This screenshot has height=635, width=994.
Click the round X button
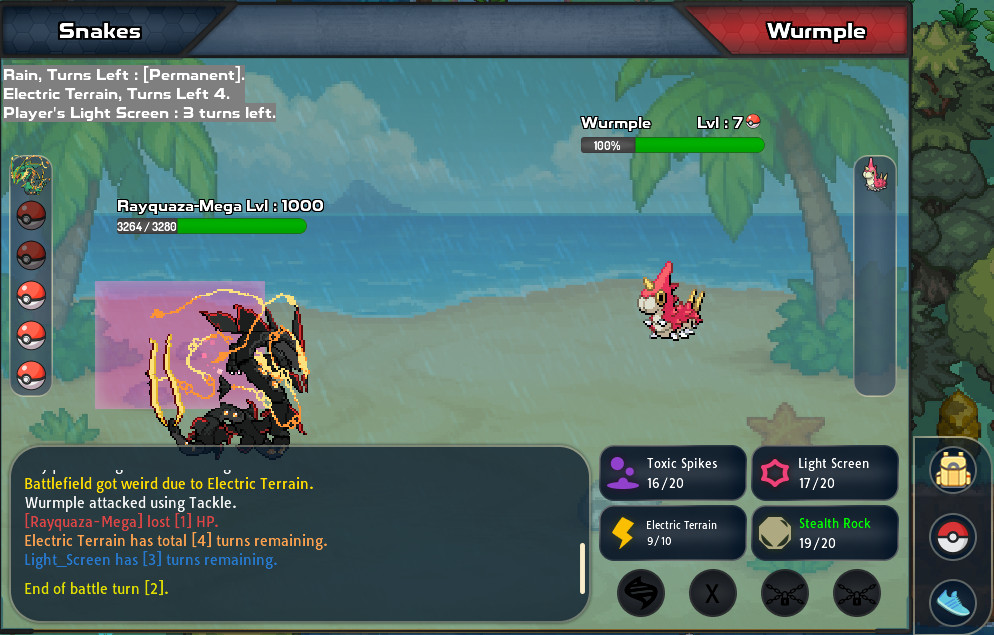point(712,593)
